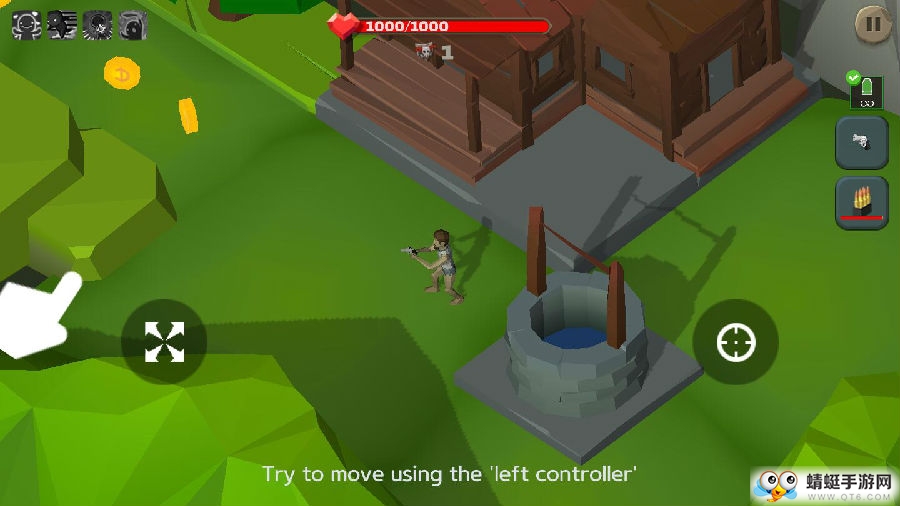Fire using the crosshair button

point(735,343)
